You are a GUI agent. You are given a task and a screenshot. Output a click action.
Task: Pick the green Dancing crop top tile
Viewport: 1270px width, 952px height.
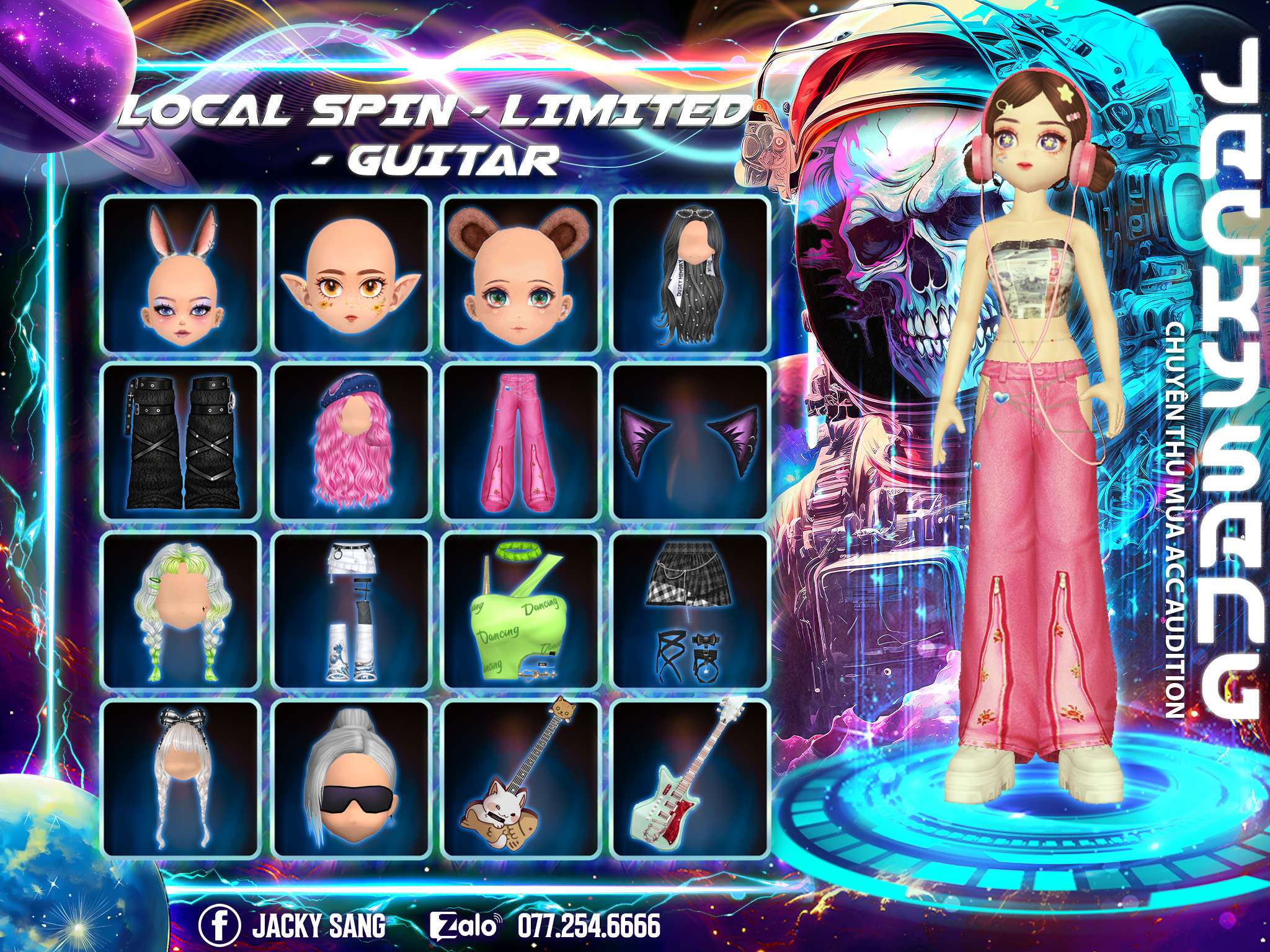pos(521,610)
